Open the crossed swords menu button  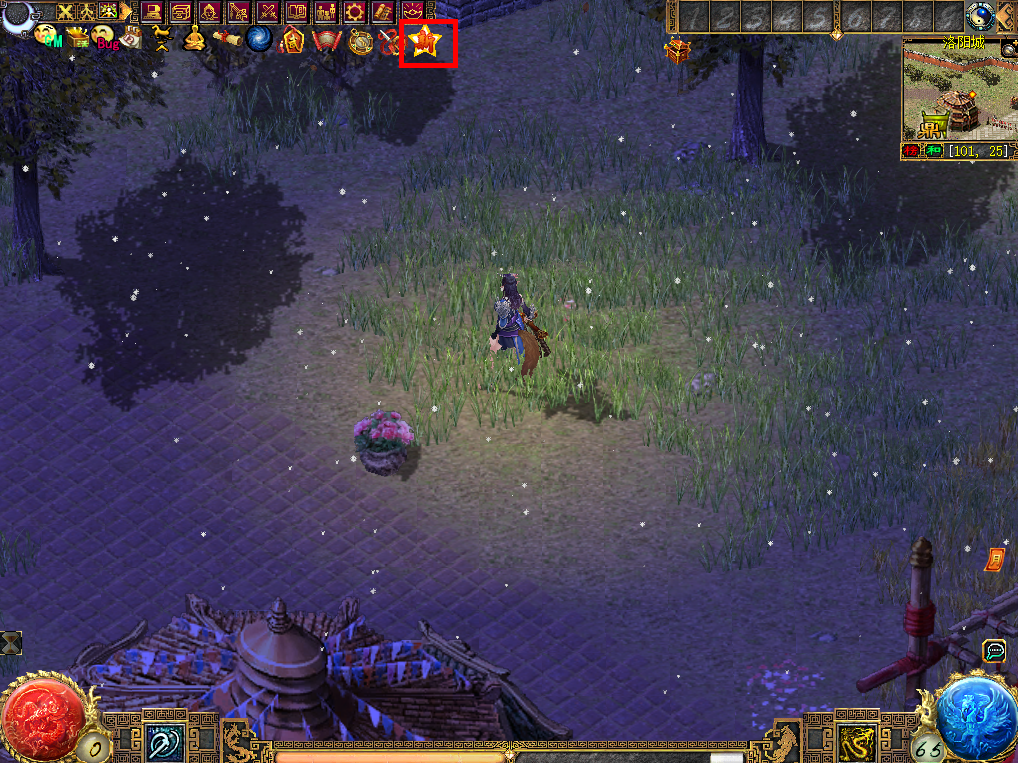pyautogui.click(x=268, y=12)
